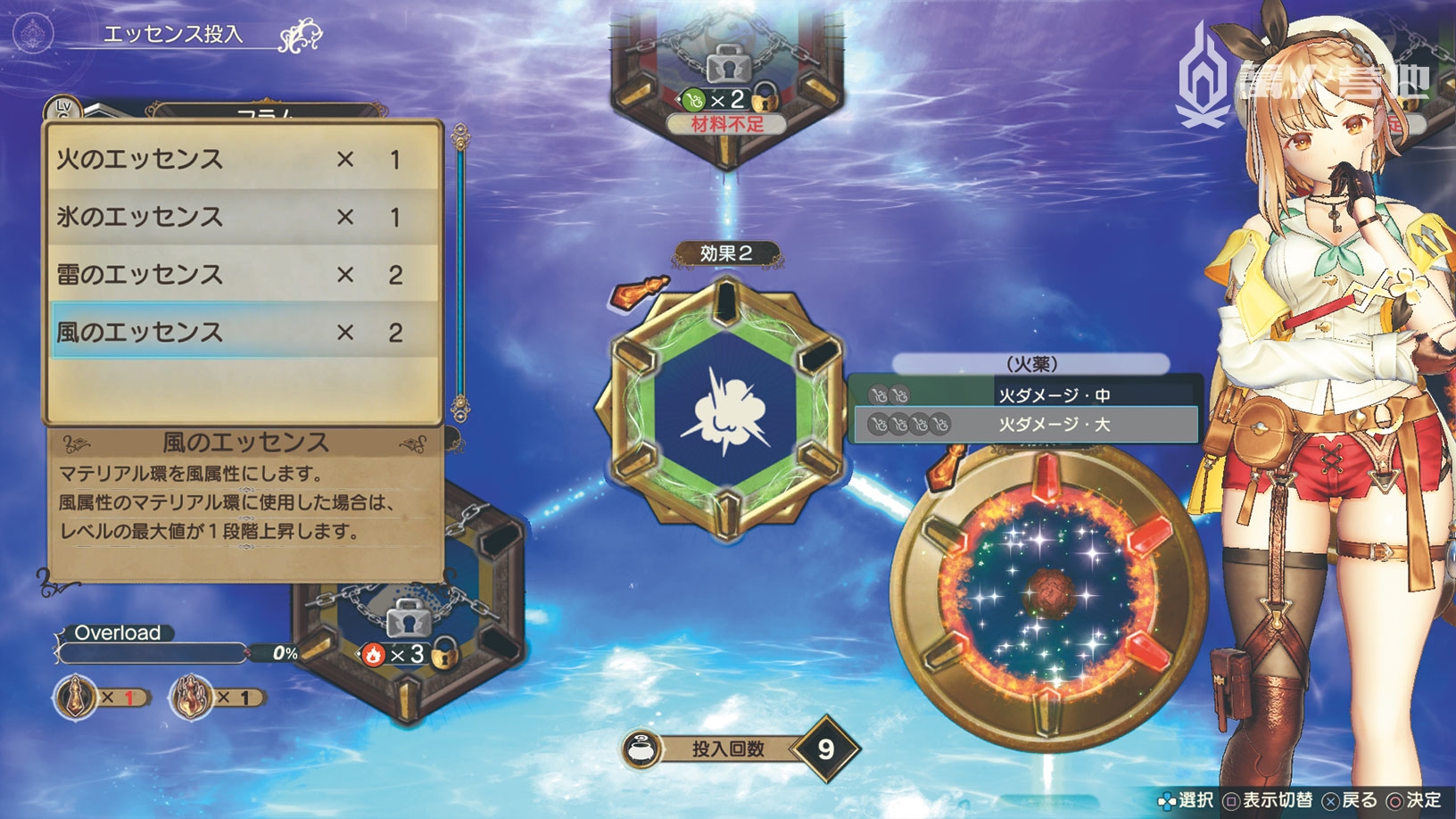Select 火のエッセンス in the essence list
1456x819 pixels.
coord(243,160)
